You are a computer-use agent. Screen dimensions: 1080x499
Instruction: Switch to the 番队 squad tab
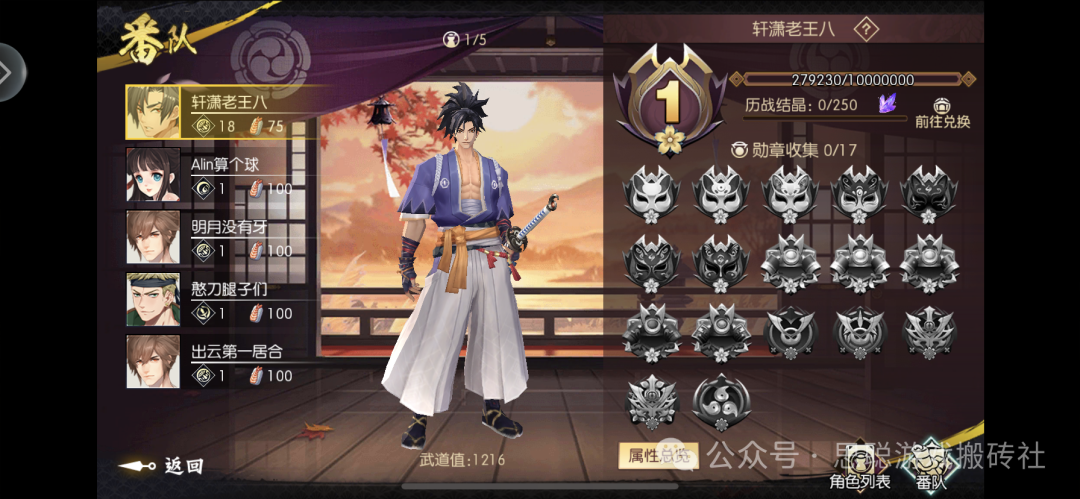coord(932,468)
